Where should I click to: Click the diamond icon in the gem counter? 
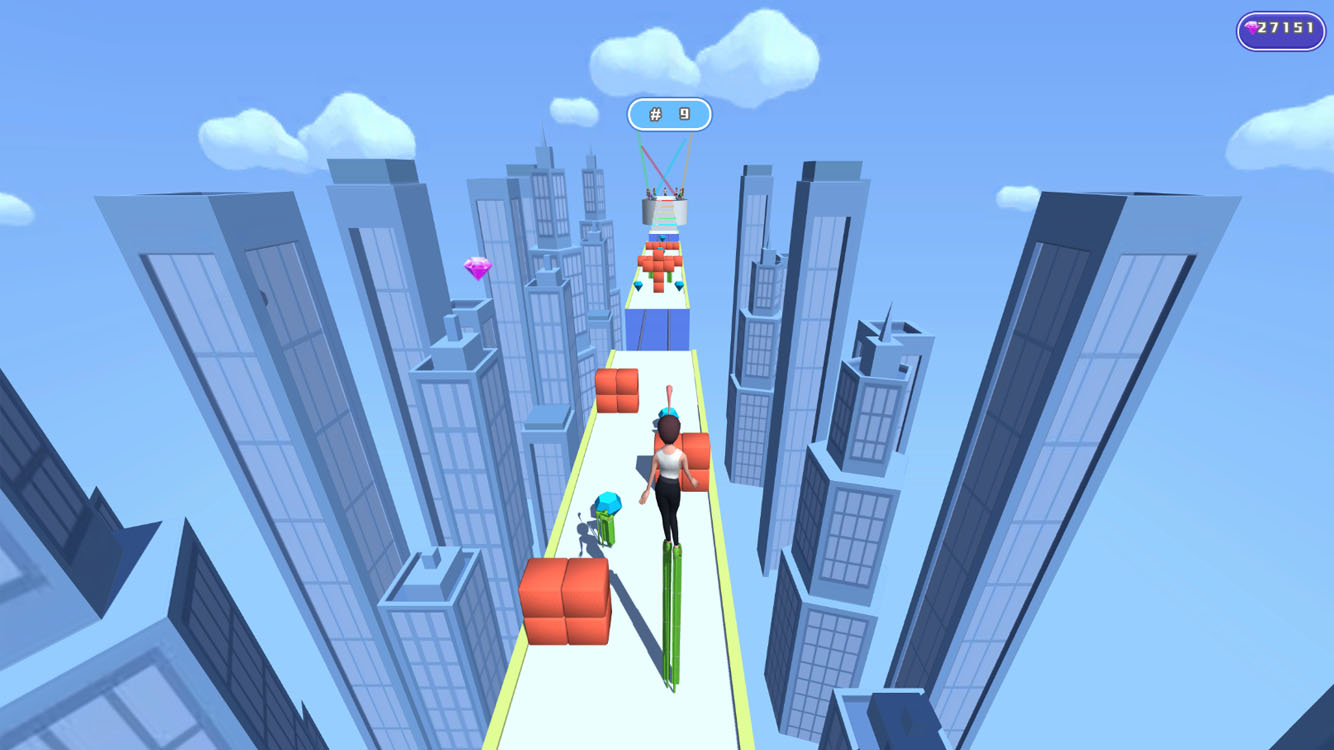coord(1251,27)
